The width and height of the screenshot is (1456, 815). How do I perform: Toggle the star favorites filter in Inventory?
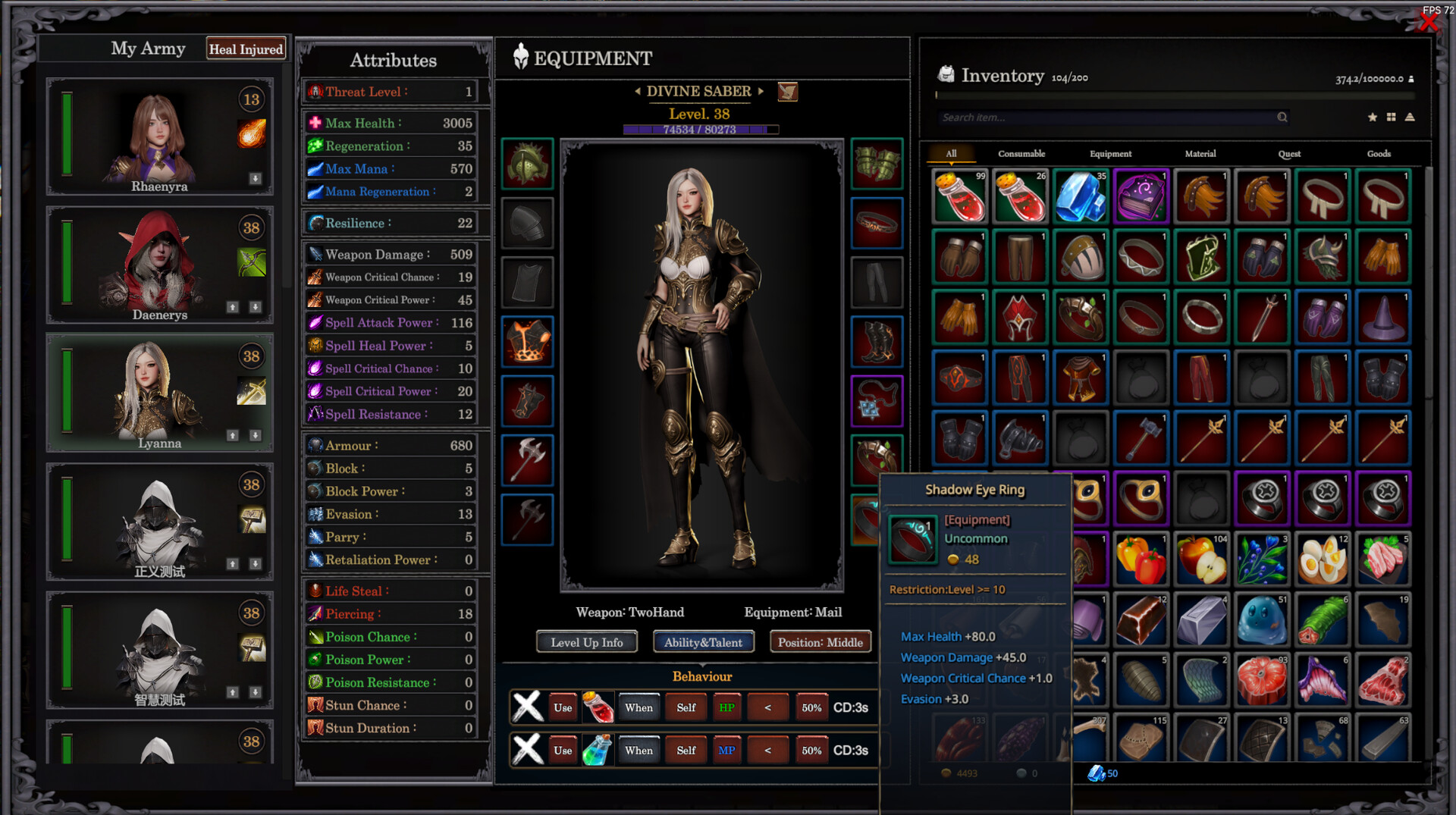pos(1373,118)
